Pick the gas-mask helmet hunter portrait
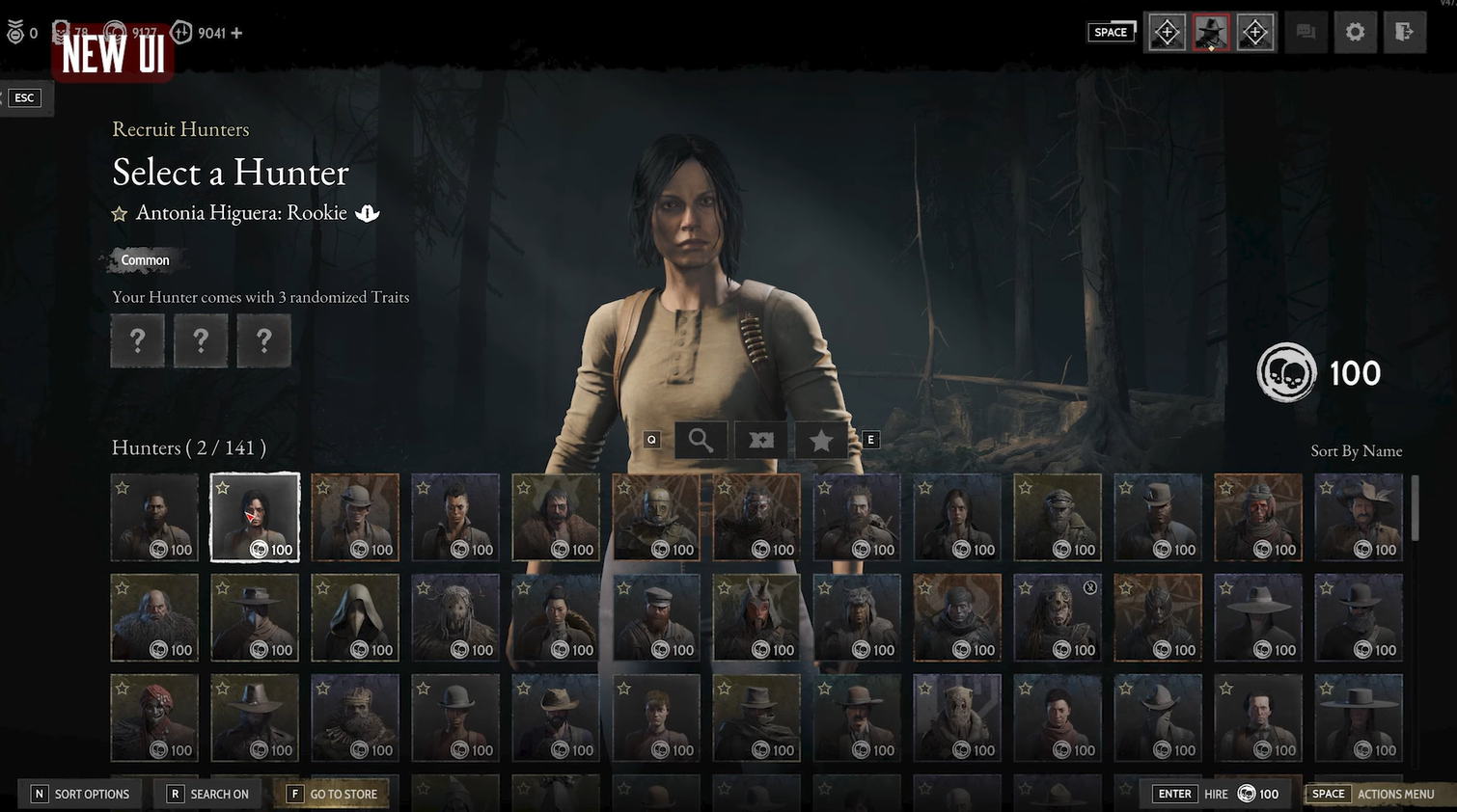Viewport: 1457px width, 812px height. tap(656, 517)
